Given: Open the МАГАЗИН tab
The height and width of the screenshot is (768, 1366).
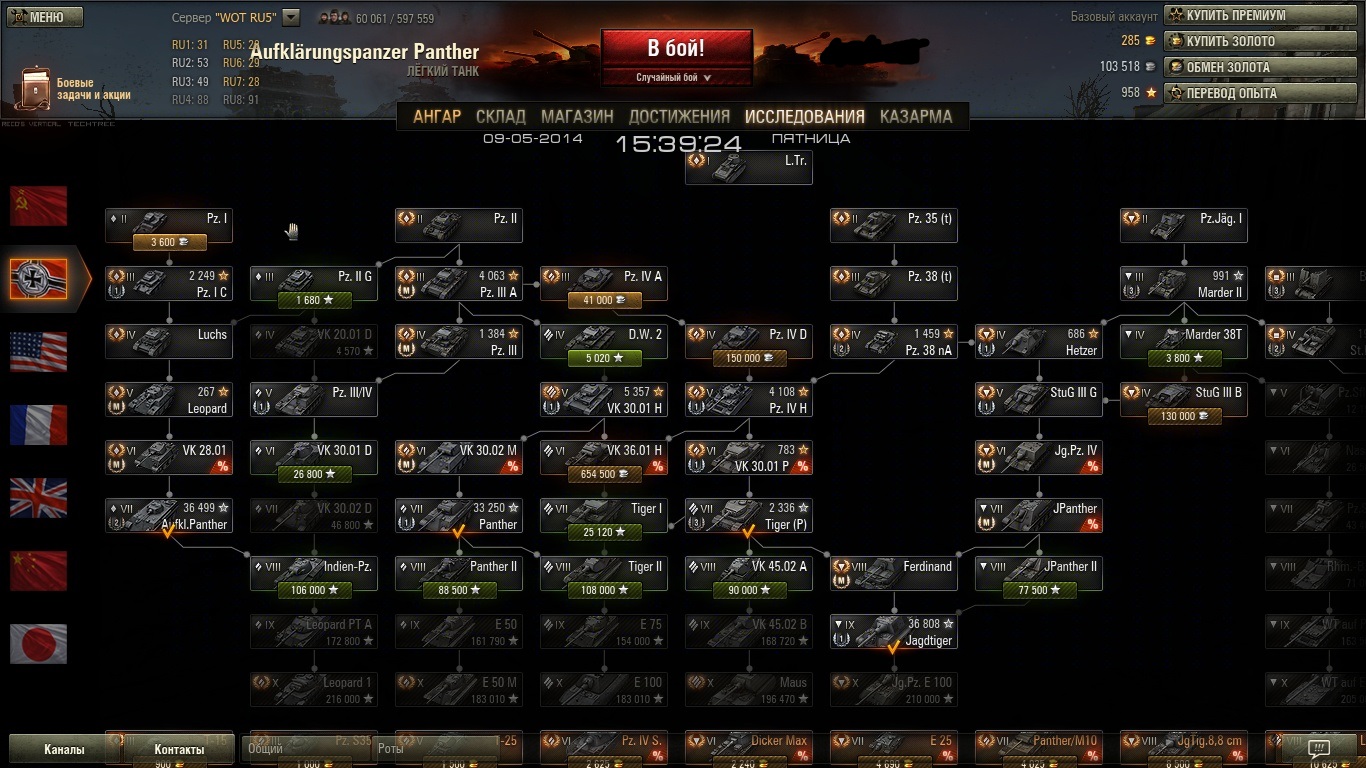Looking at the screenshot, I should [x=577, y=116].
